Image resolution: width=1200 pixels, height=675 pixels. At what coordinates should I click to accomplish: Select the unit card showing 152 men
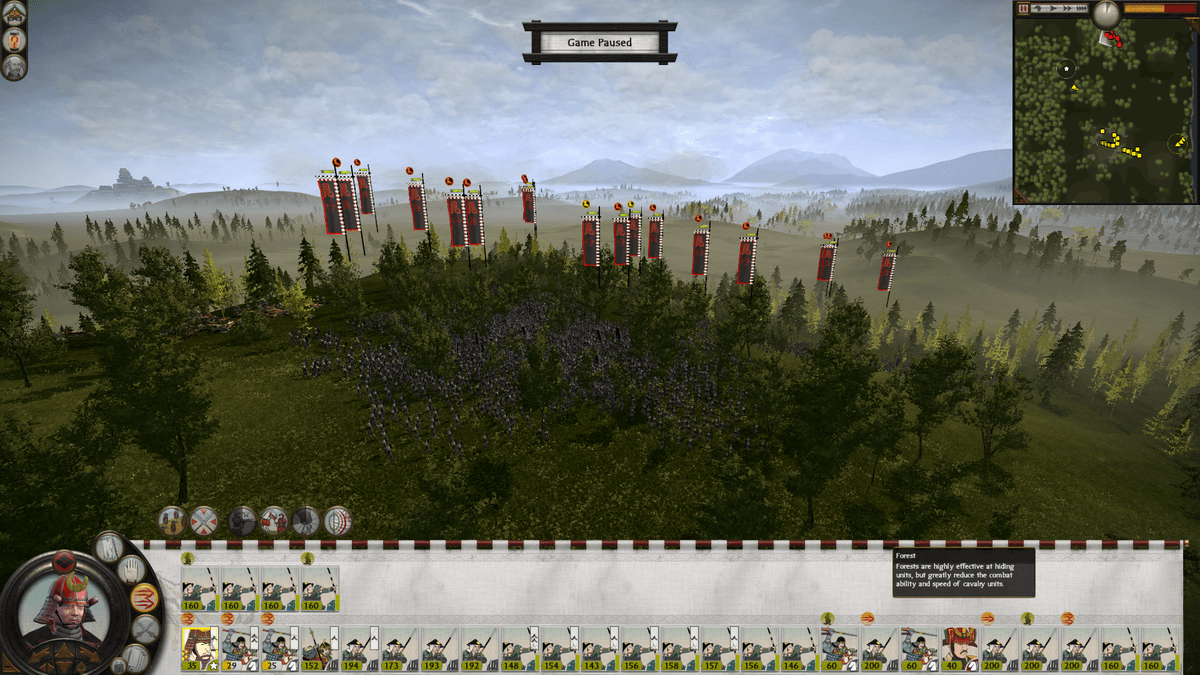[320, 648]
